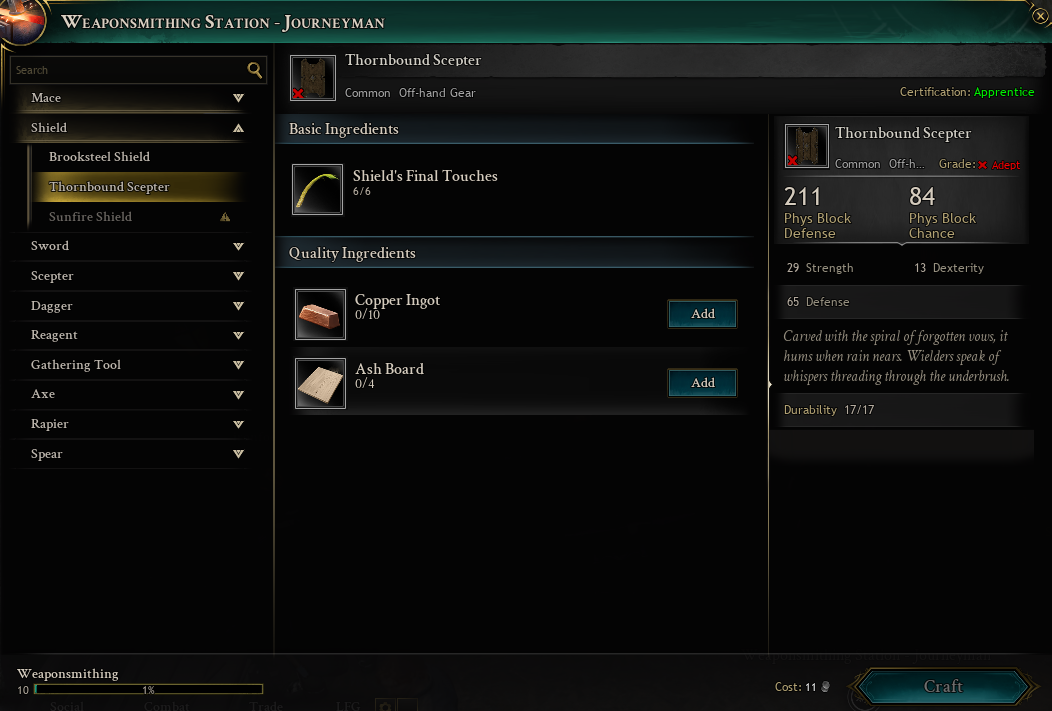This screenshot has height=711, width=1052.
Task: Close the Weaponsmithing Station window
Action: pyautogui.click(x=1040, y=16)
